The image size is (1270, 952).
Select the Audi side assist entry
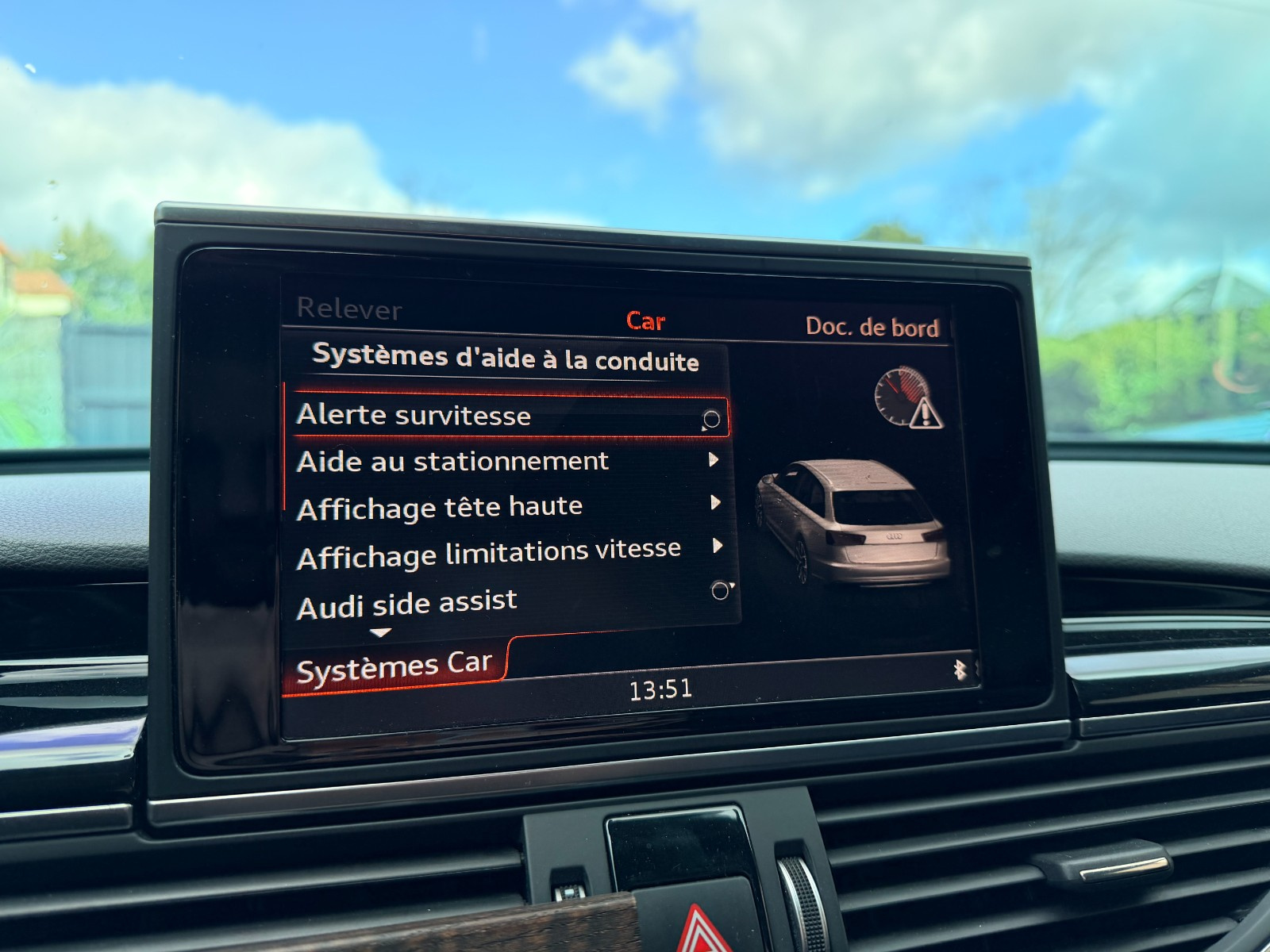(x=406, y=605)
